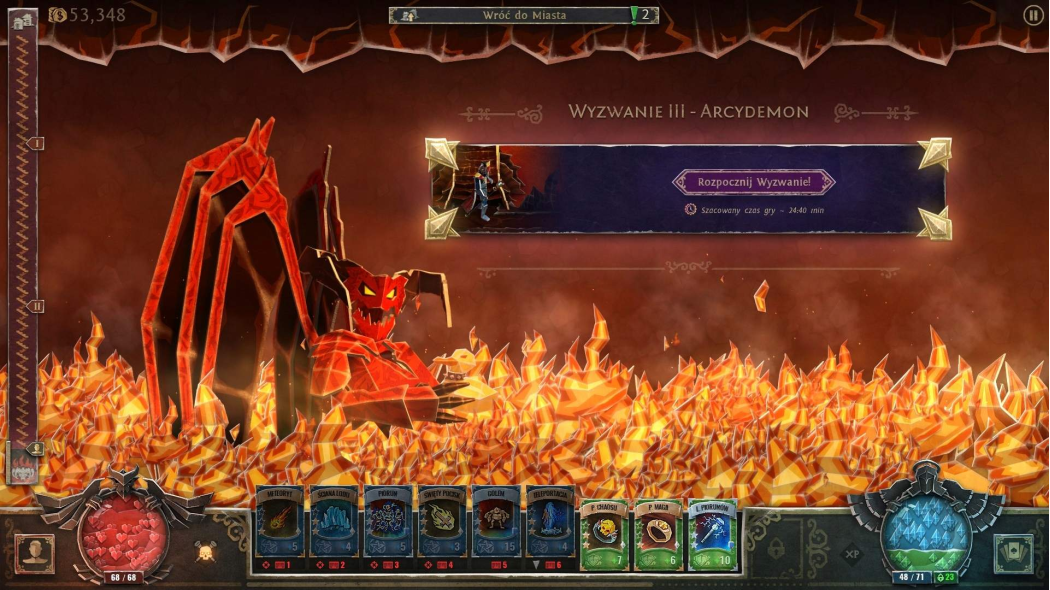Image resolution: width=1050 pixels, height=590 pixels.
Task: Open the character portrait panel
Action: 35,554
